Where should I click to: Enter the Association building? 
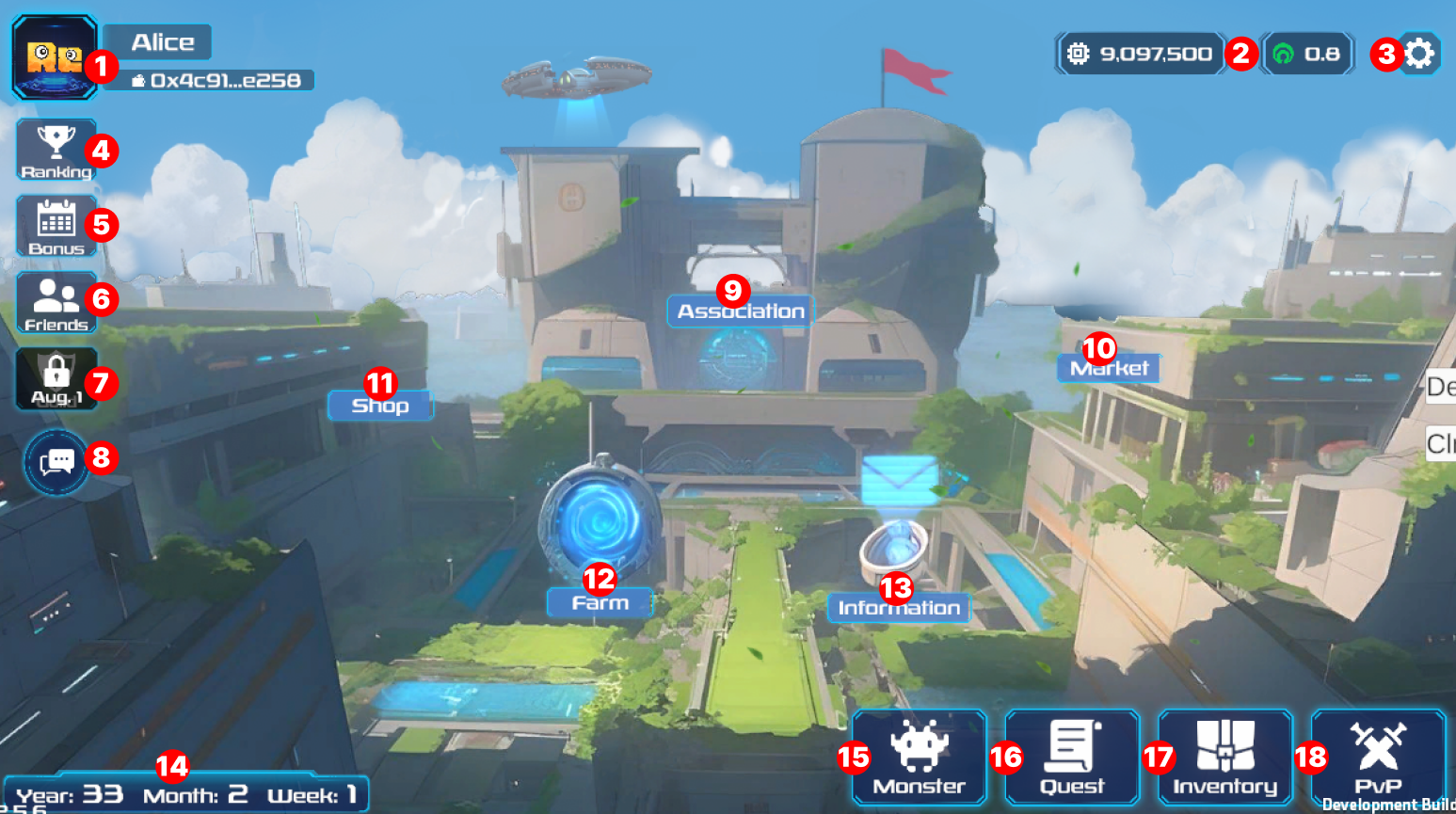741,311
